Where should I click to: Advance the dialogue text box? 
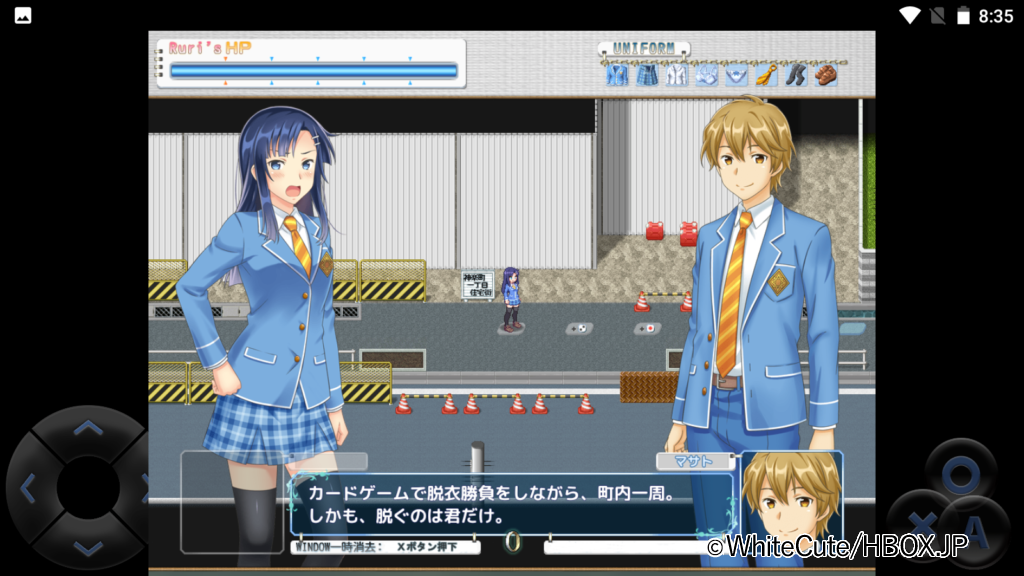point(512,505)
